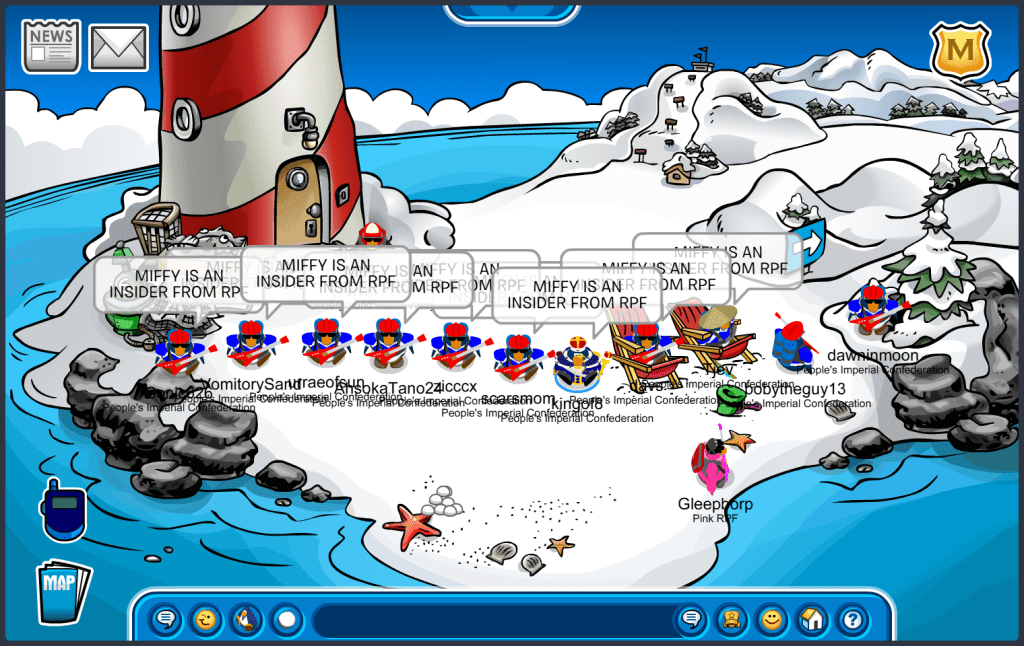Expand the pull-down tab at top center
The image size is (1024, 646).
click(x=511, y=11)
